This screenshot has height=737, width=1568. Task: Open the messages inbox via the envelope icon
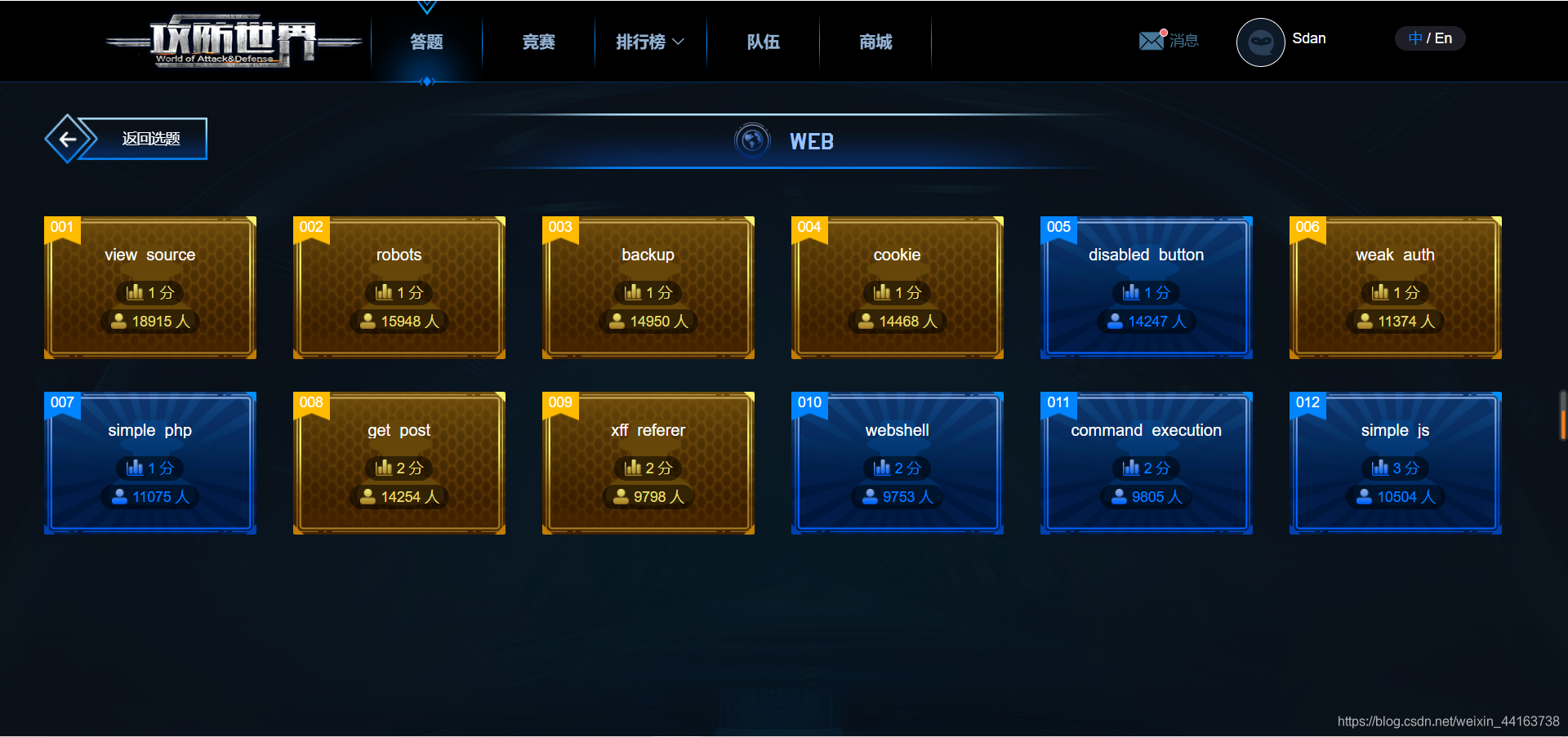click(x=1151, y=39)
